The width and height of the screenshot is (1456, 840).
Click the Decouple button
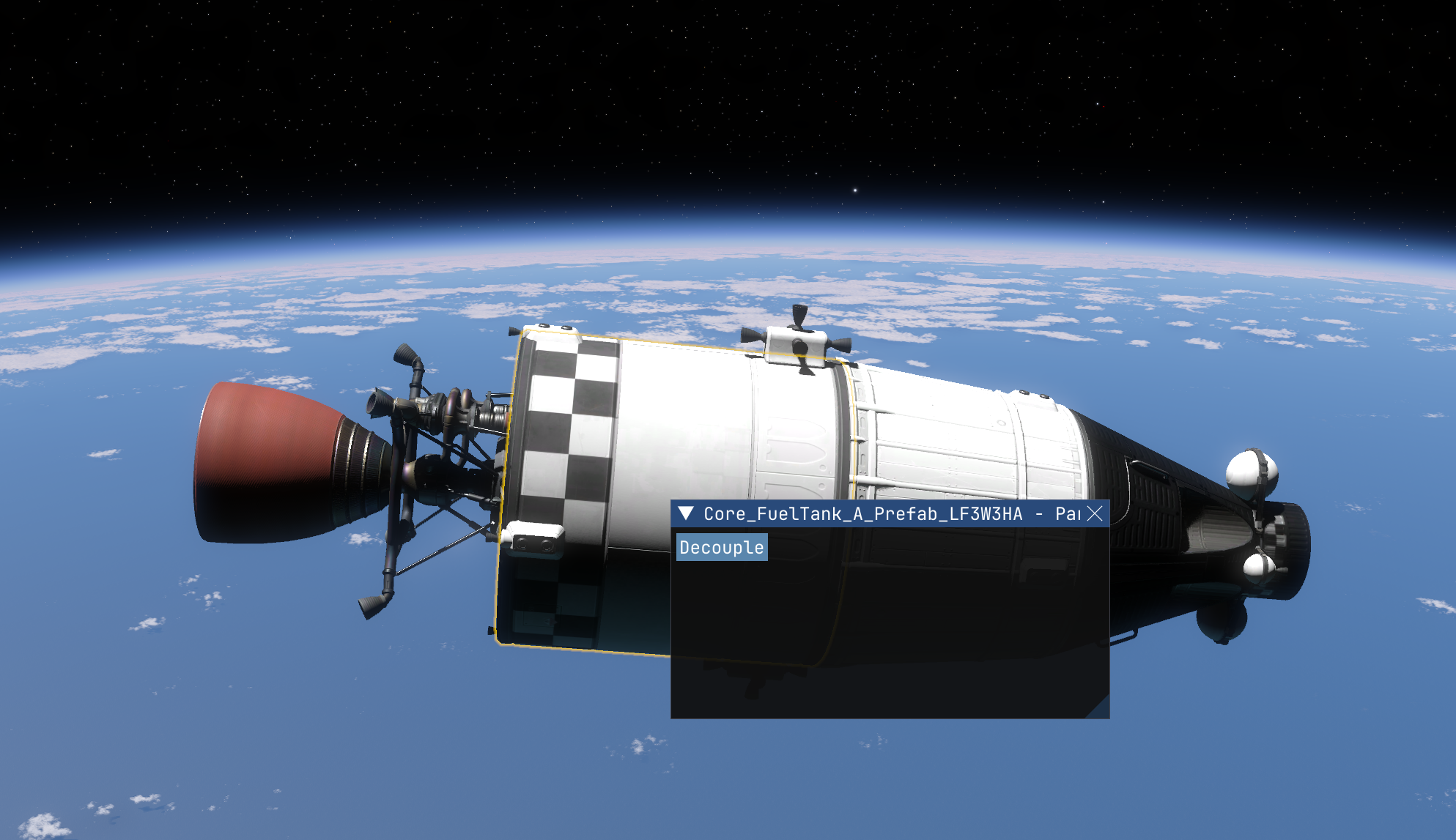pos(722,547)
